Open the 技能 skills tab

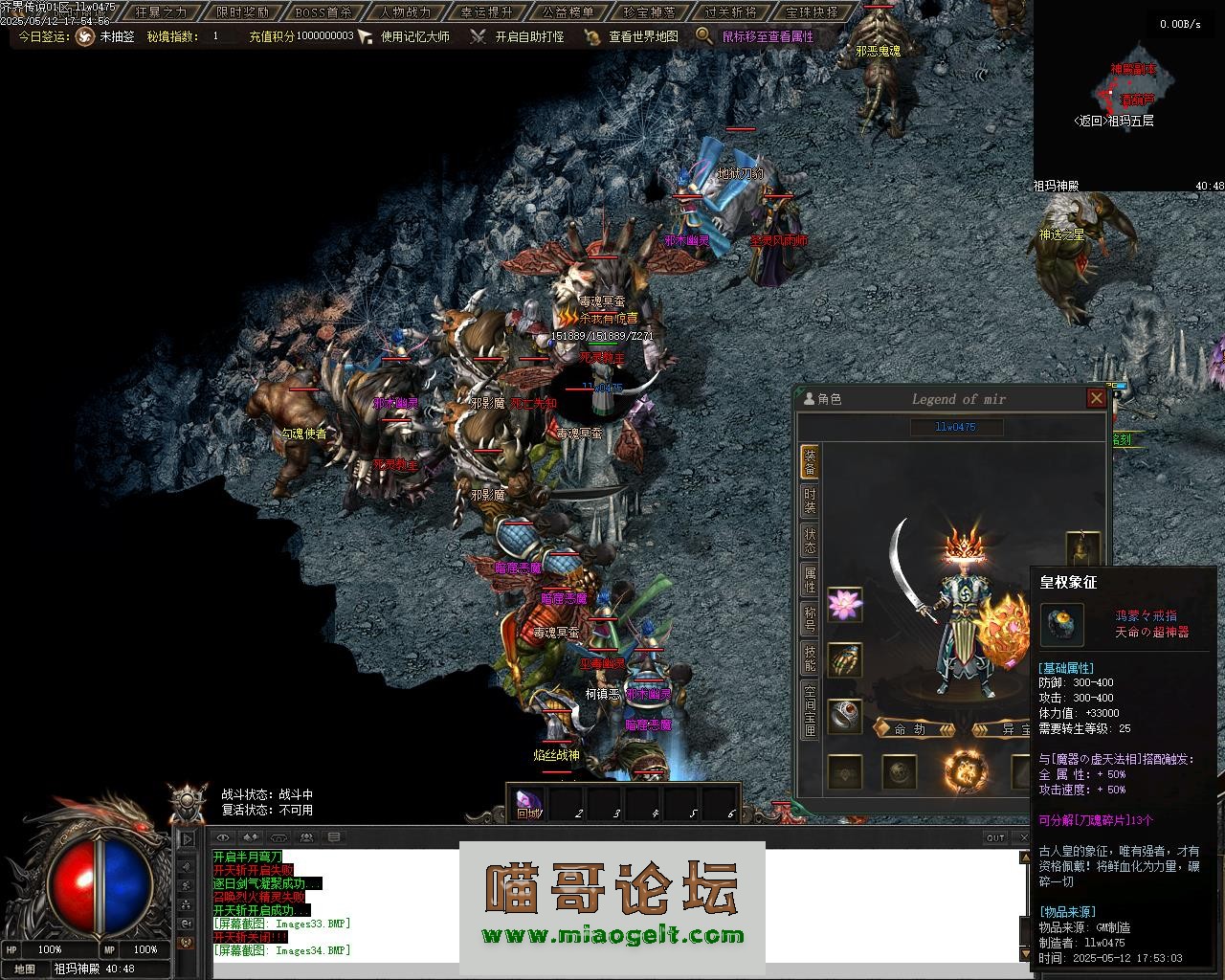[x=810, y=657]
